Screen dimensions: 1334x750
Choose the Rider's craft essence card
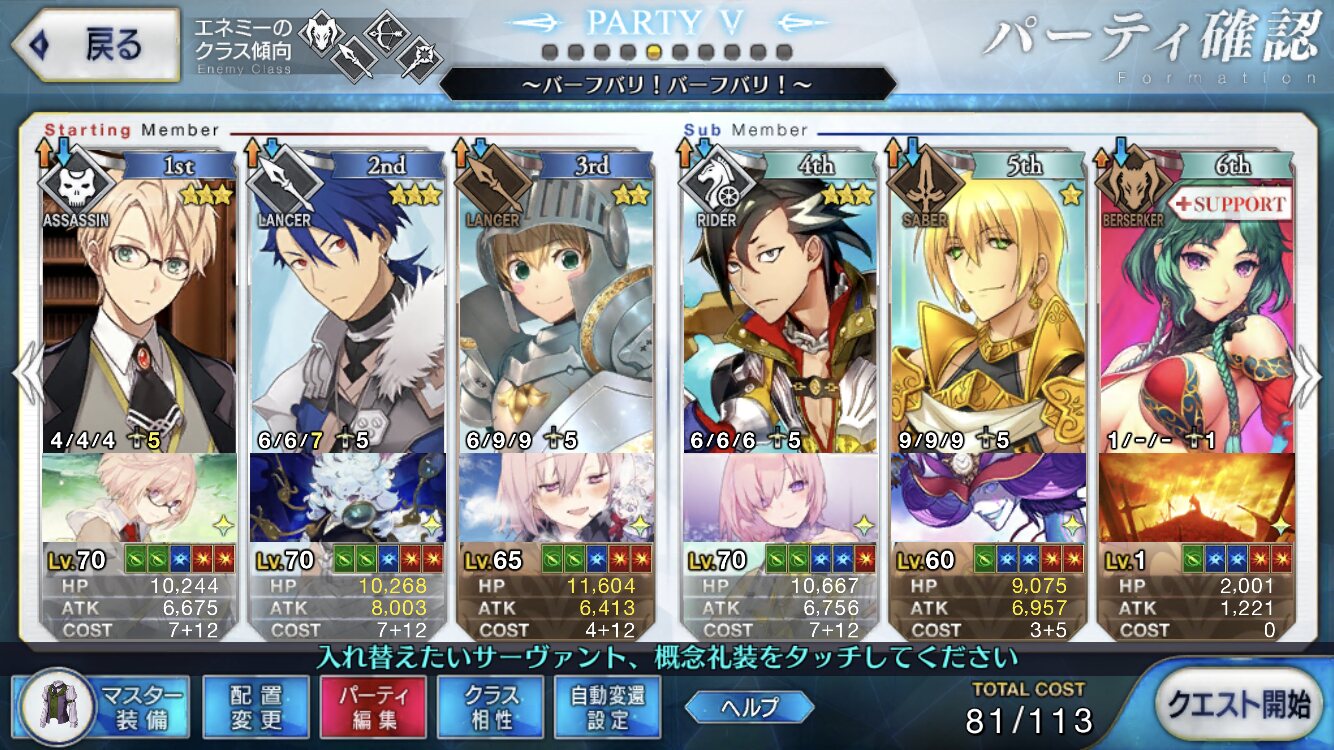(780, 497)
